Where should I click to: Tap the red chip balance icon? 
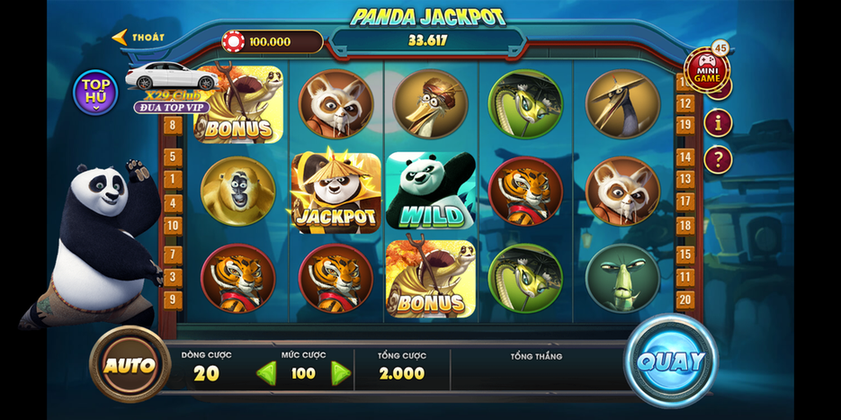233,42
